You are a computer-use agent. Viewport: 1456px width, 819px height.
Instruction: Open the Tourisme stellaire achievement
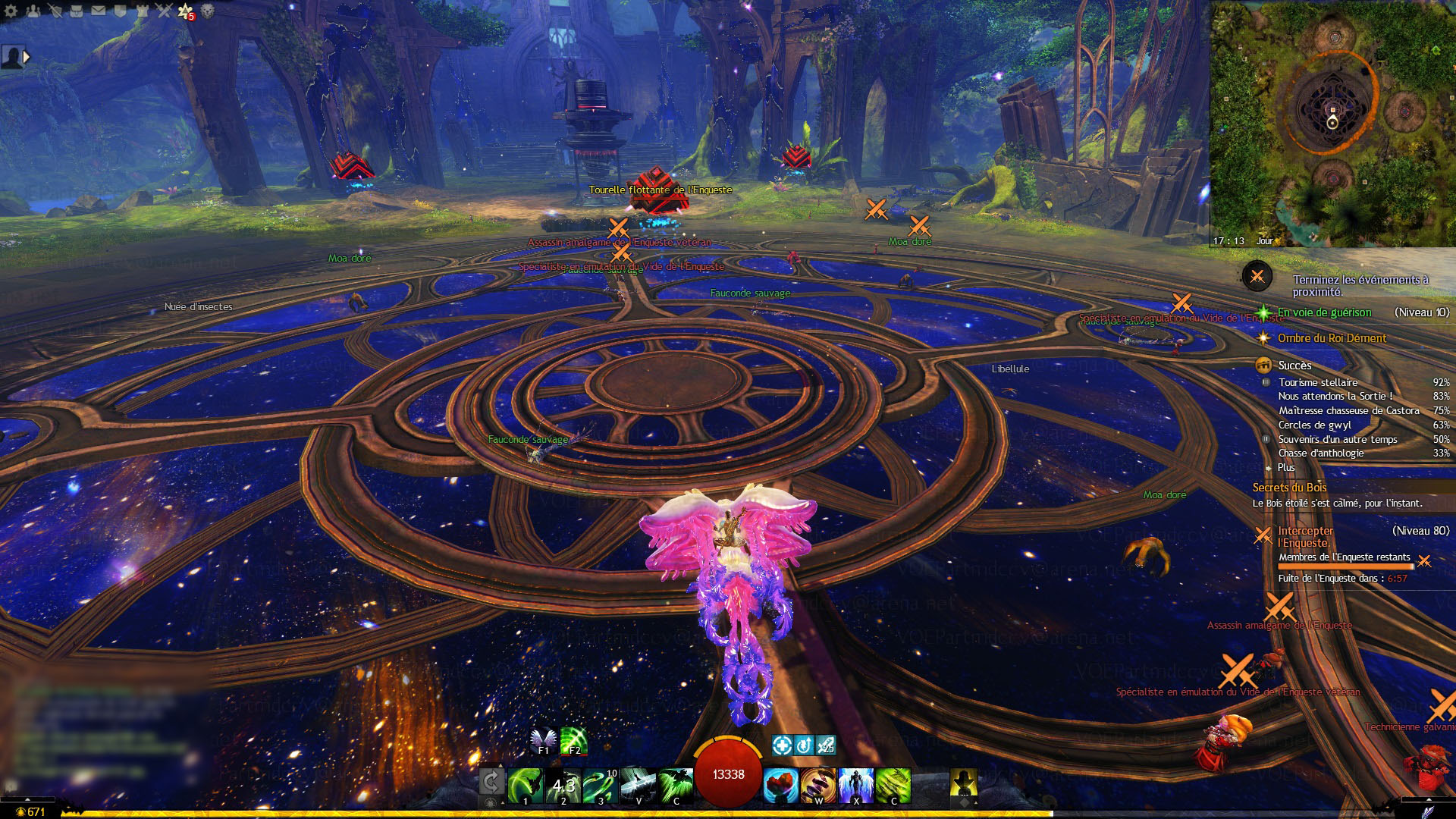coord(1318,382)
